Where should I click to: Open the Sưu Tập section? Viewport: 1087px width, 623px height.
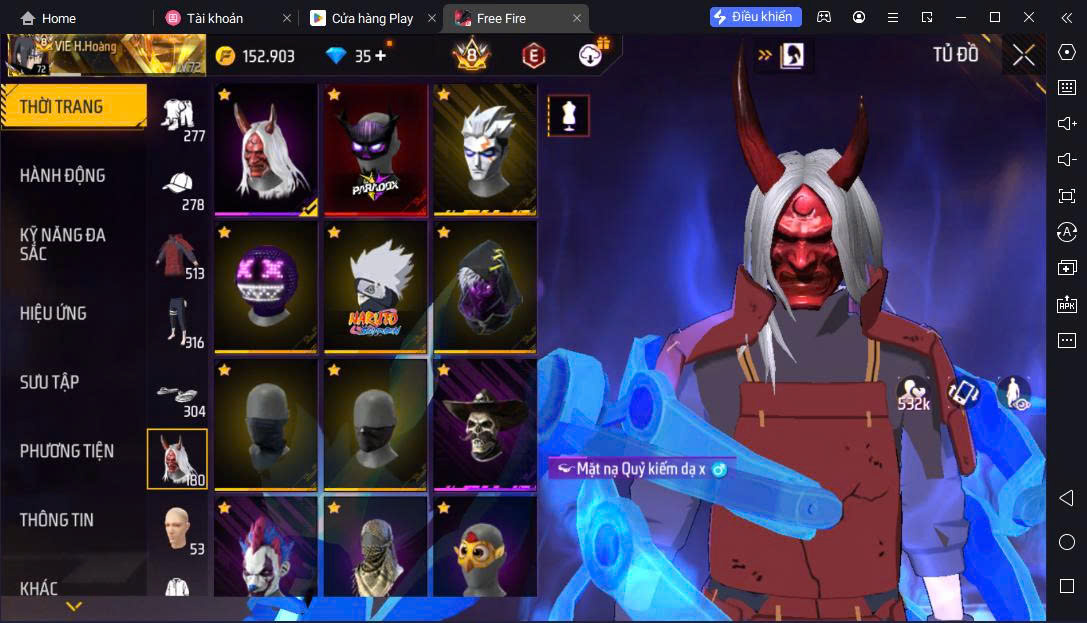point(50,382)
